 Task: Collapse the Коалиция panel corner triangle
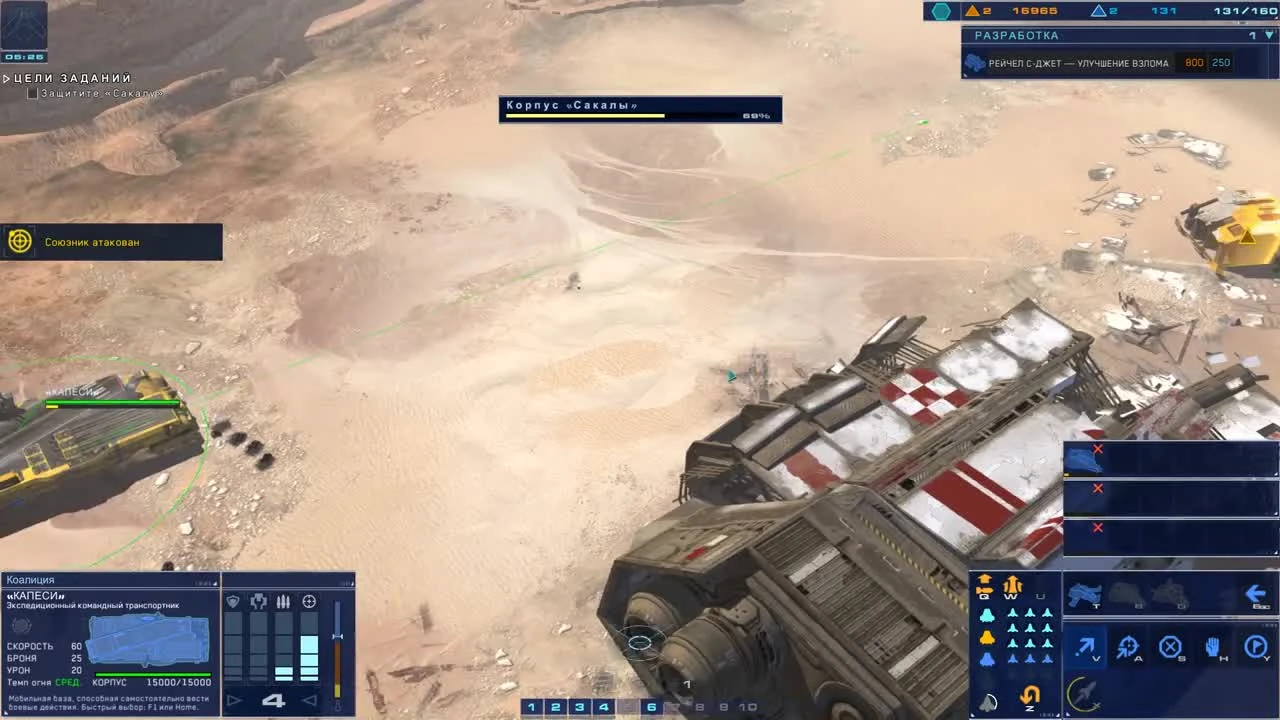tap(214, 582)
